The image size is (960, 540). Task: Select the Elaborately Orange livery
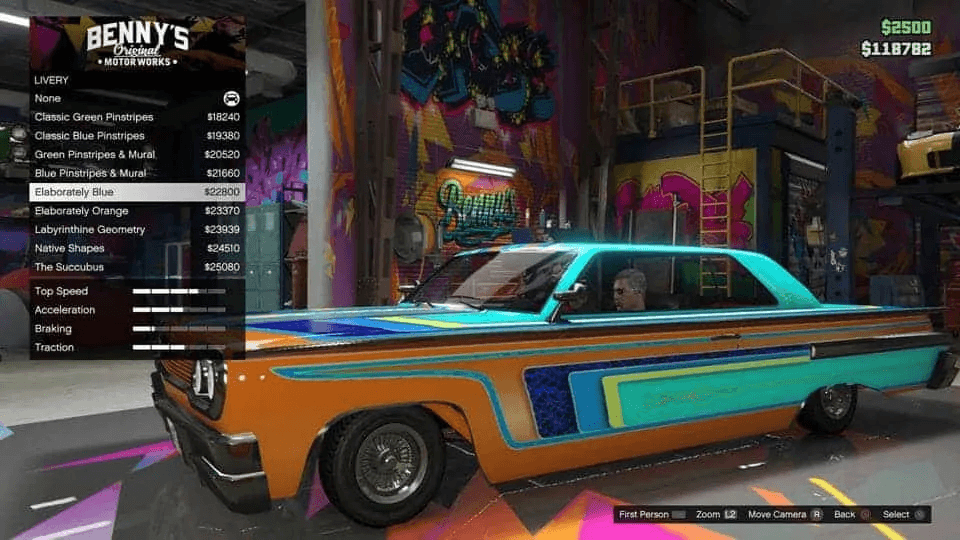[137, 211]
